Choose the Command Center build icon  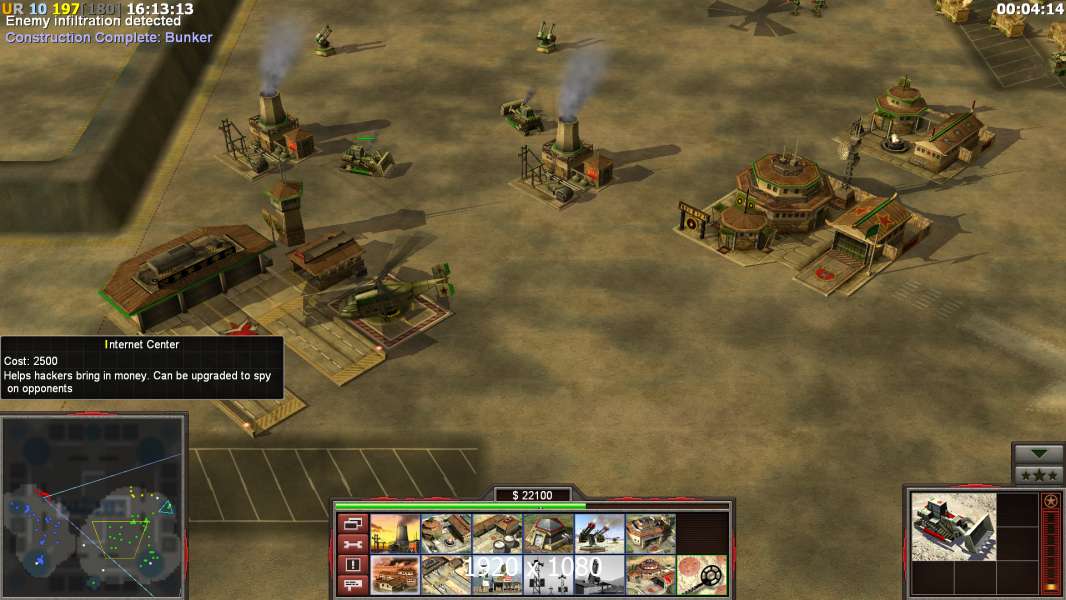click(650, 575)
